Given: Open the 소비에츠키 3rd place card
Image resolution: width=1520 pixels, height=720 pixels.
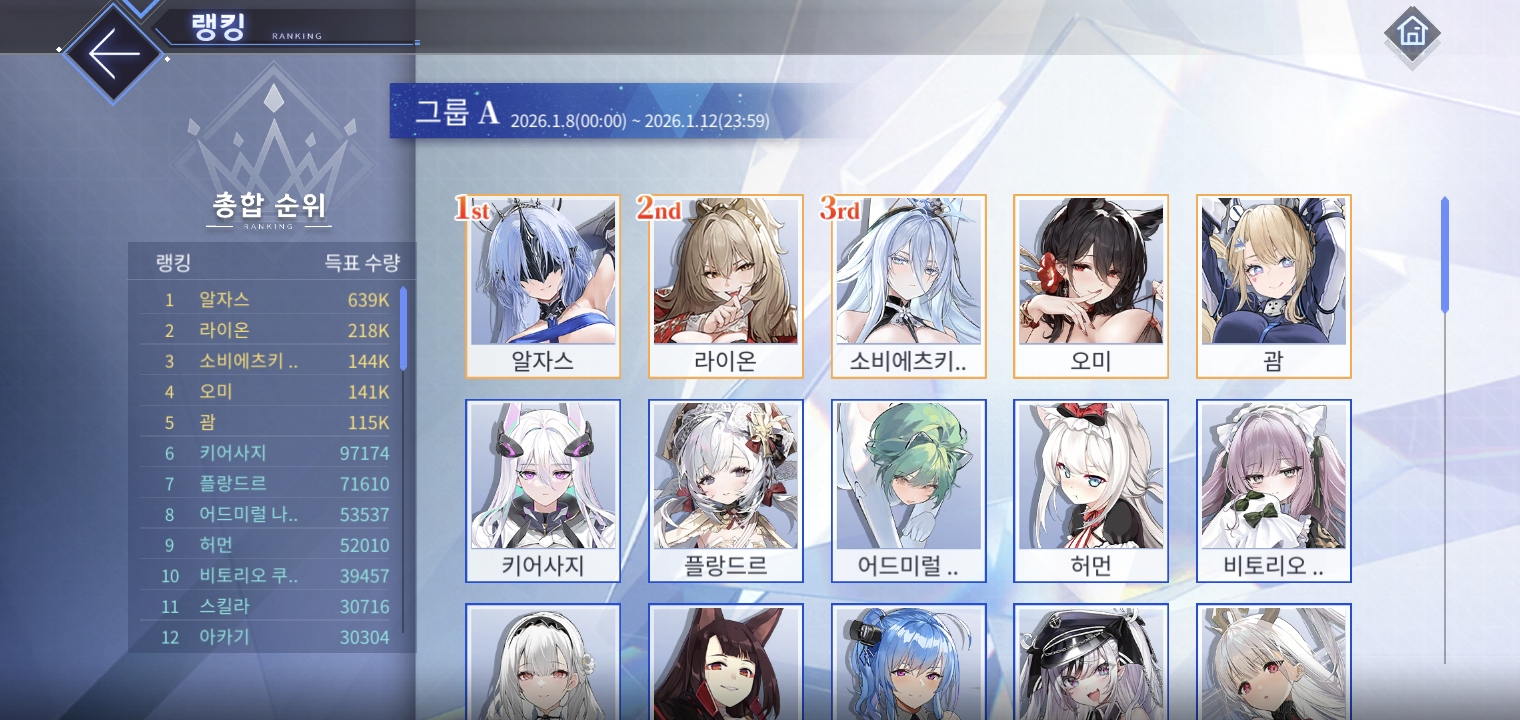Looking at the screenshot, I should (x=909, y=286).
